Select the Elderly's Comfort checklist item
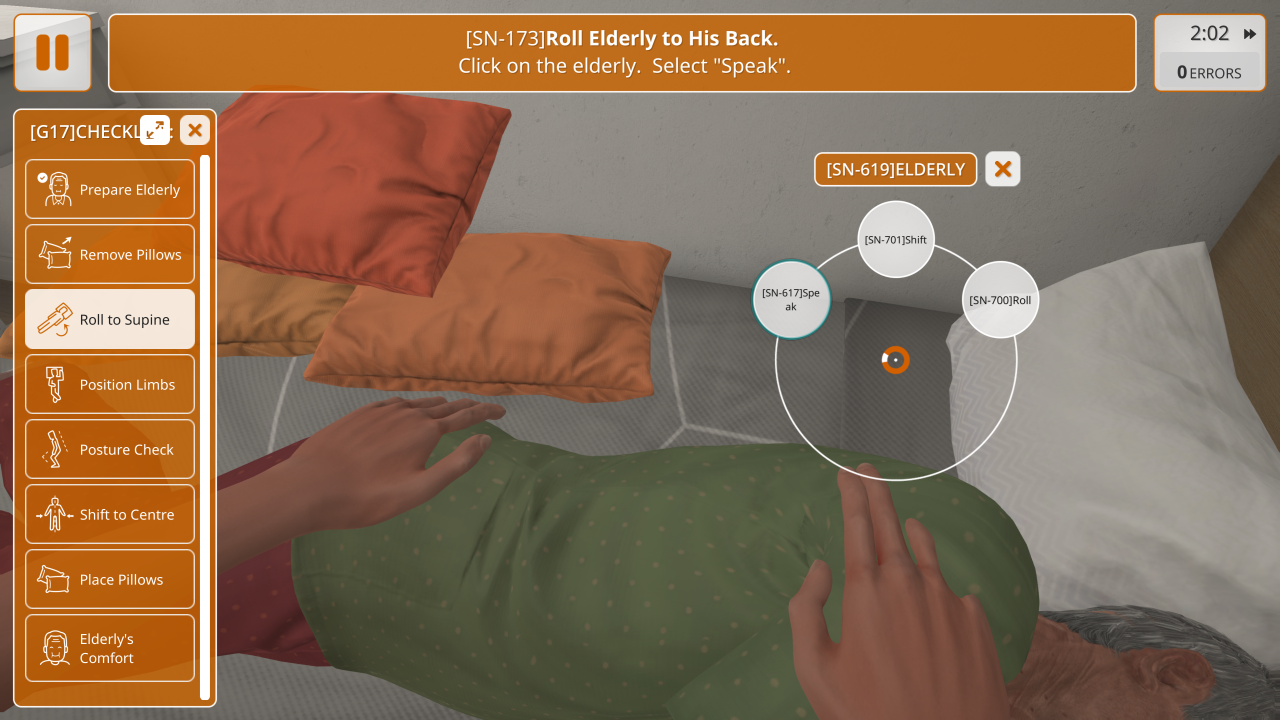 point(110,648)
